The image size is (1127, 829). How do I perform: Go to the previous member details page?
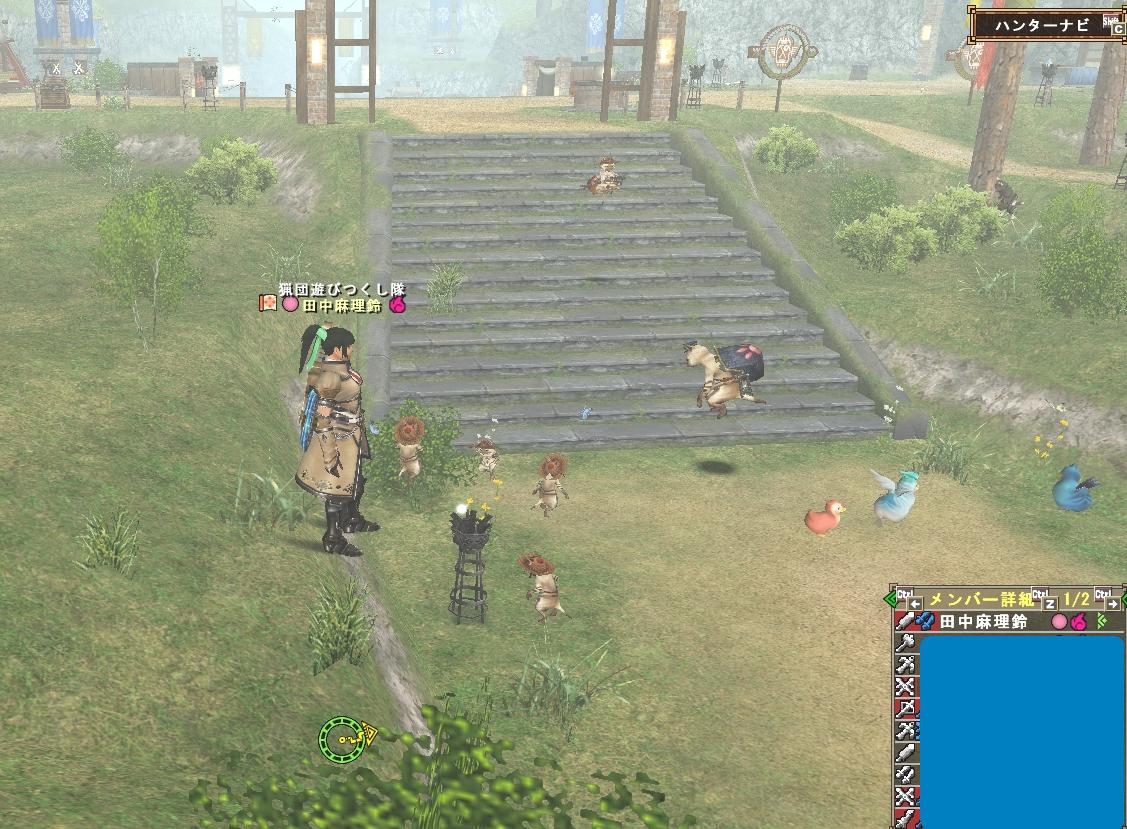[x=915, y=603]
